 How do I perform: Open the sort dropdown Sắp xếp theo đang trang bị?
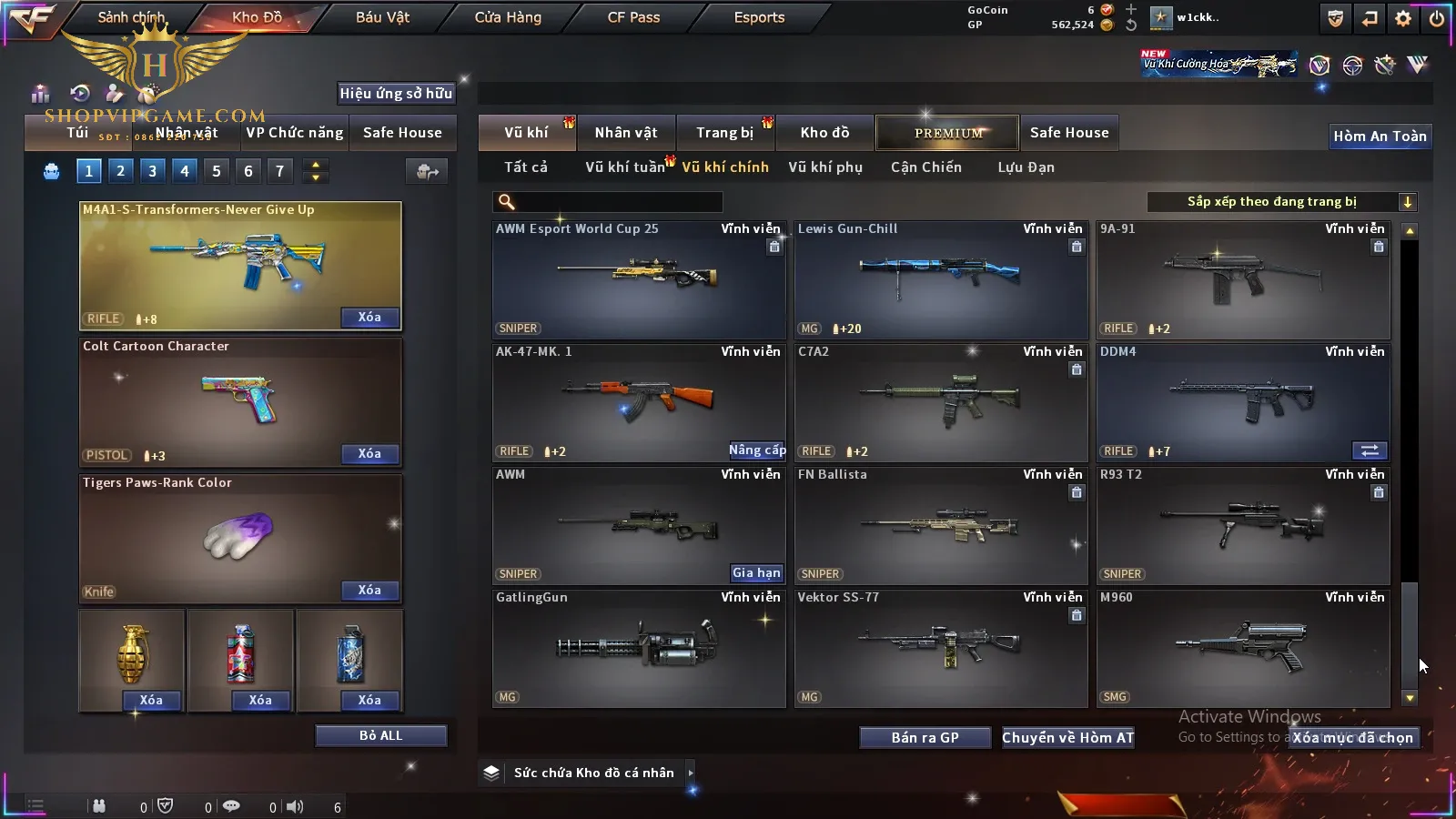click(1280, 202)
